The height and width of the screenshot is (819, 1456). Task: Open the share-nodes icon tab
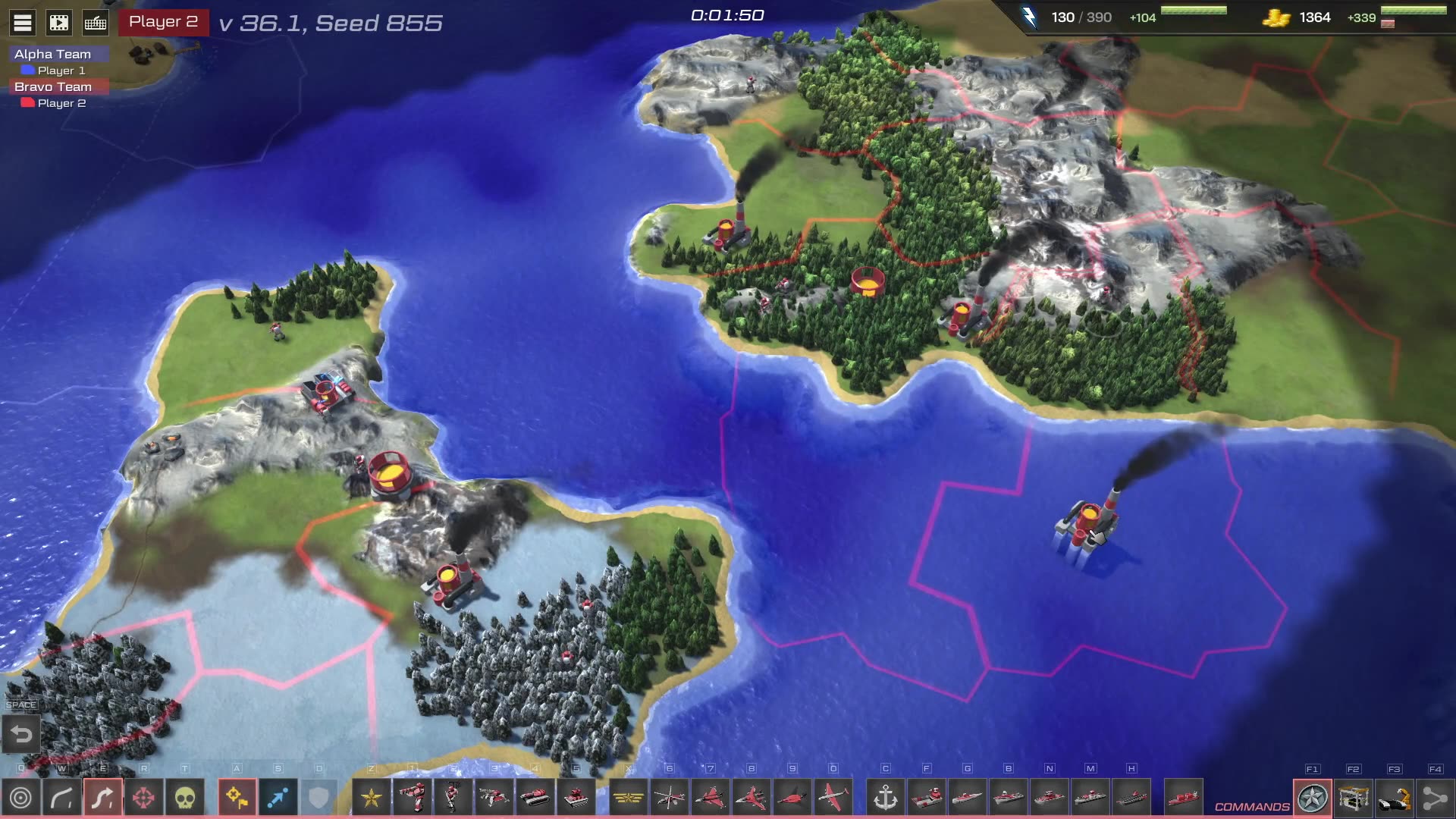tap(1435, 799)
